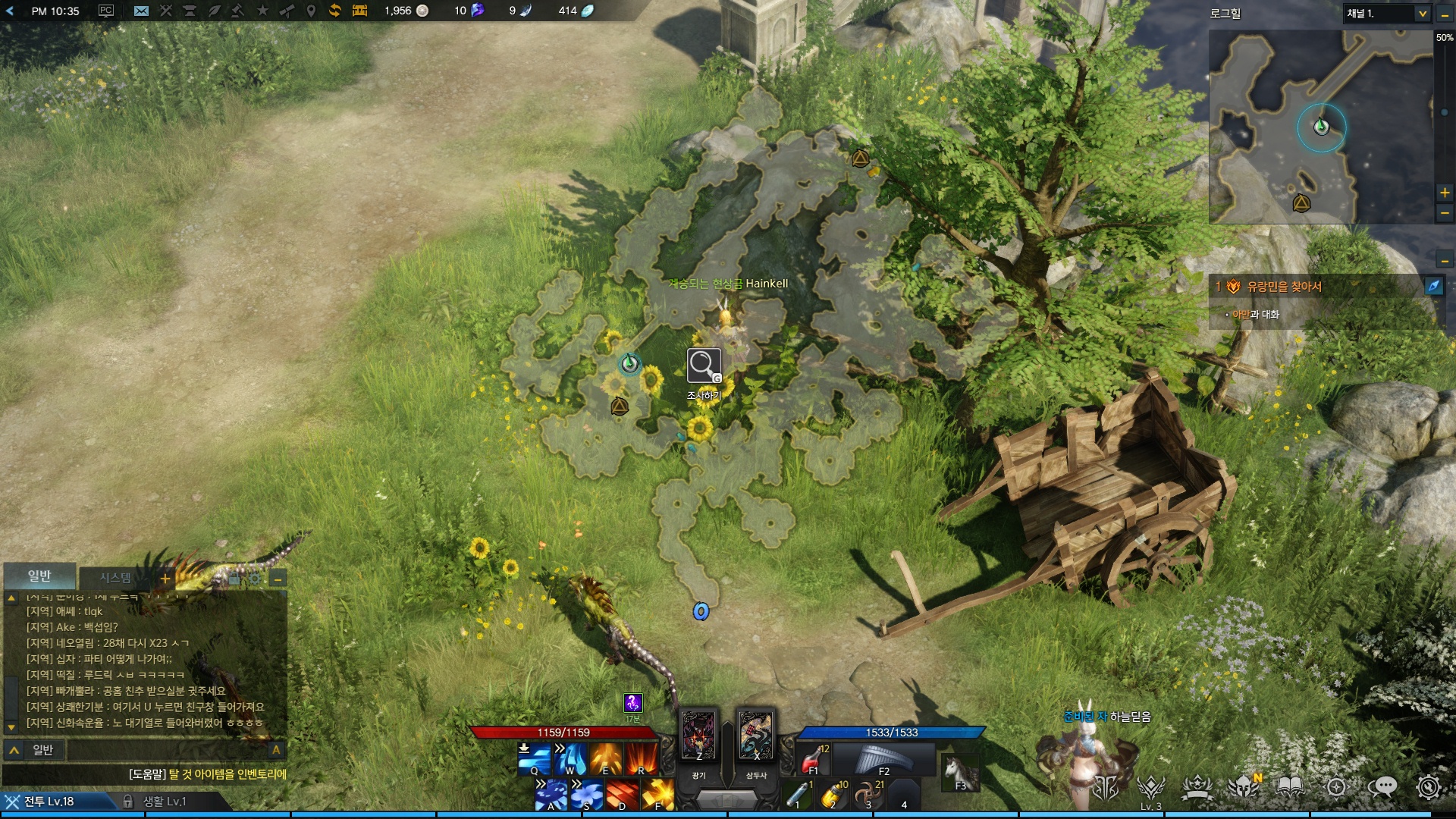Switch to the 시스템 chat tab
Image resolution: width=1456 pixels, height=819 pixels.
click(x=115, y=578)
